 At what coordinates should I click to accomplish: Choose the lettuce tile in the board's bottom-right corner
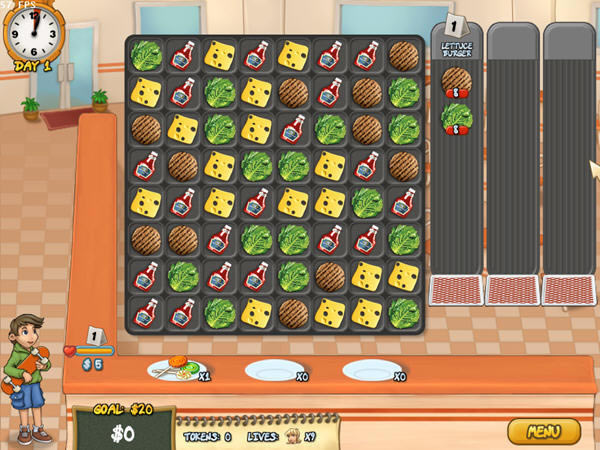(404, 312)
